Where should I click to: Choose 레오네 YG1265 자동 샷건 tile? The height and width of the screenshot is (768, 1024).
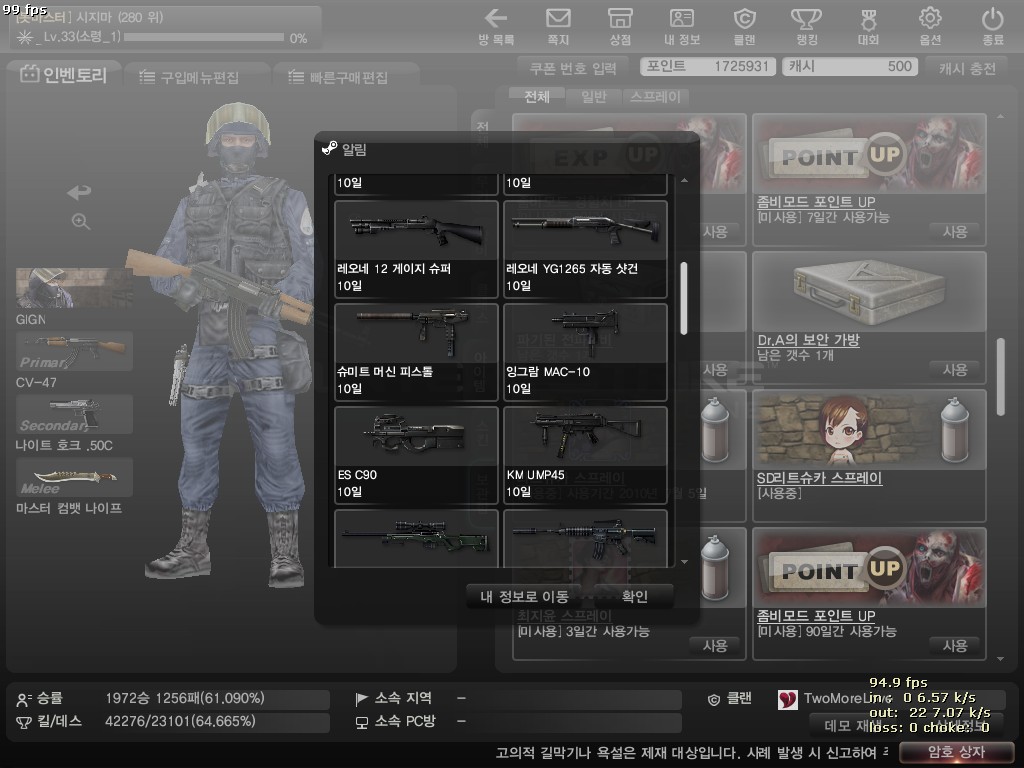(x=585, y=249)
